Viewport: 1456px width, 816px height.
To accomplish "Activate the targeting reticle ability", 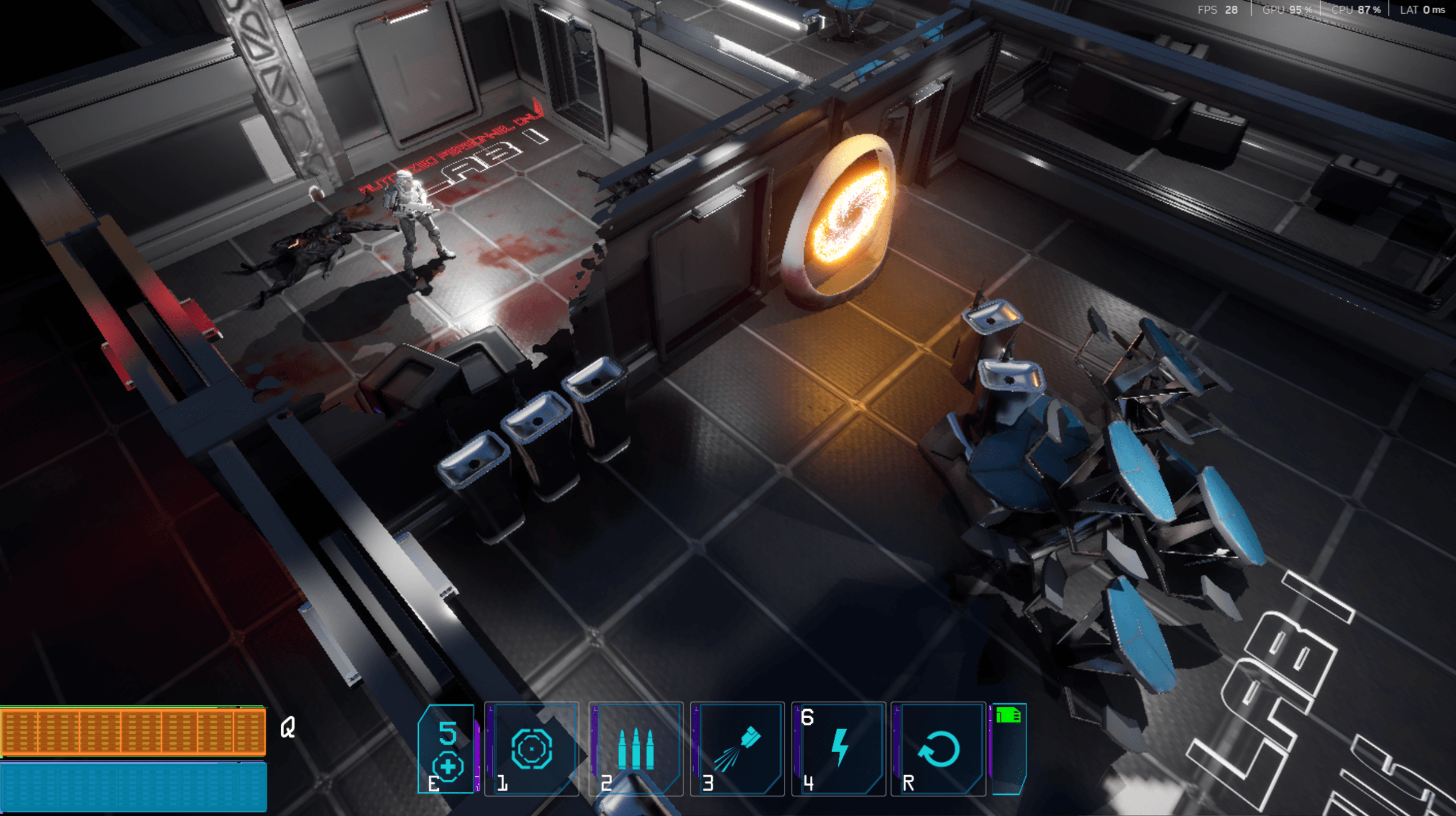I will 532,749.
